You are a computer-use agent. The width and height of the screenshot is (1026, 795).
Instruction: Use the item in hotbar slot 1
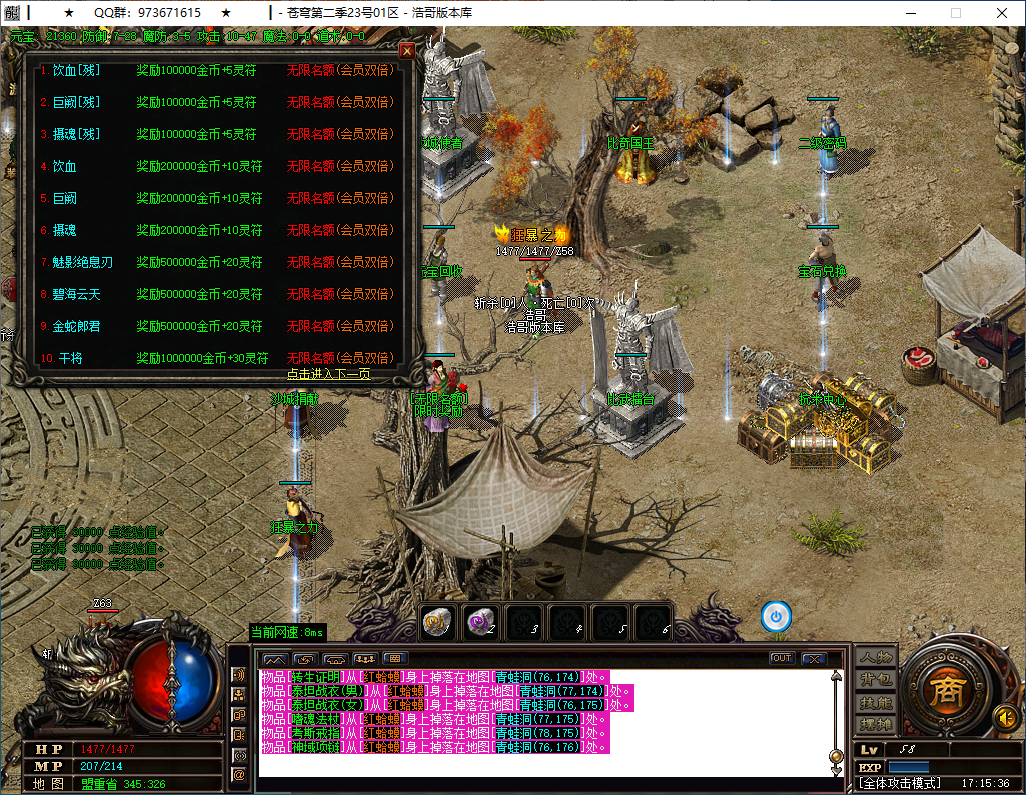click(435, 620)
